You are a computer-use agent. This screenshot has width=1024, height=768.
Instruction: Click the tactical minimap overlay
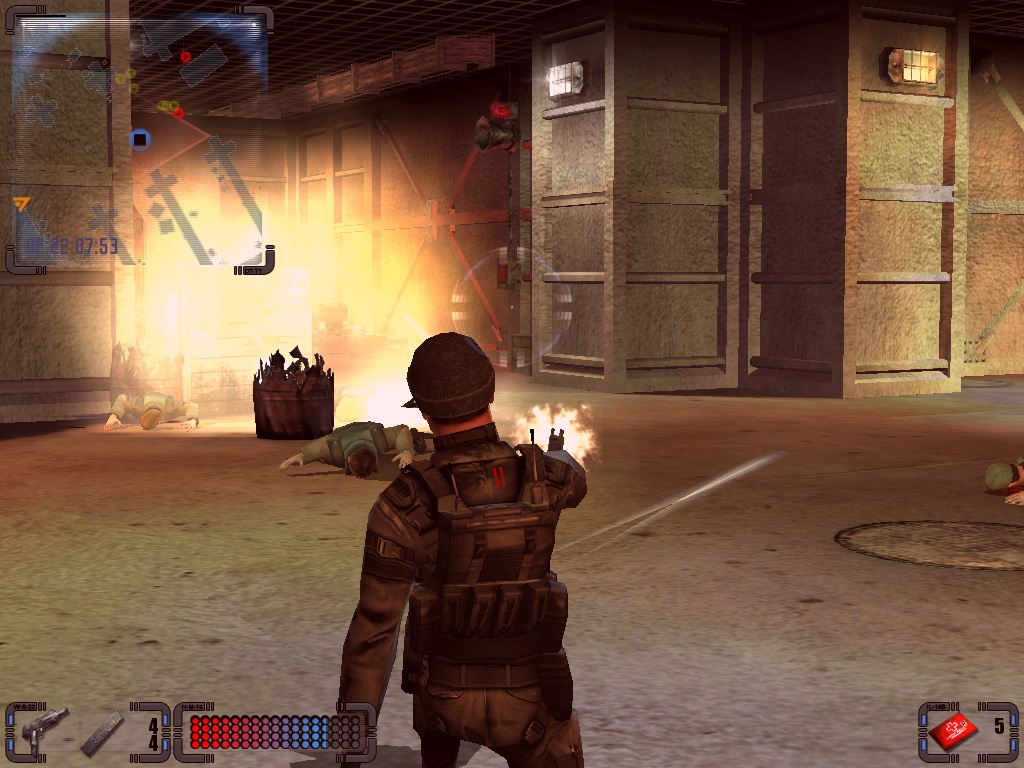point(140,140)
